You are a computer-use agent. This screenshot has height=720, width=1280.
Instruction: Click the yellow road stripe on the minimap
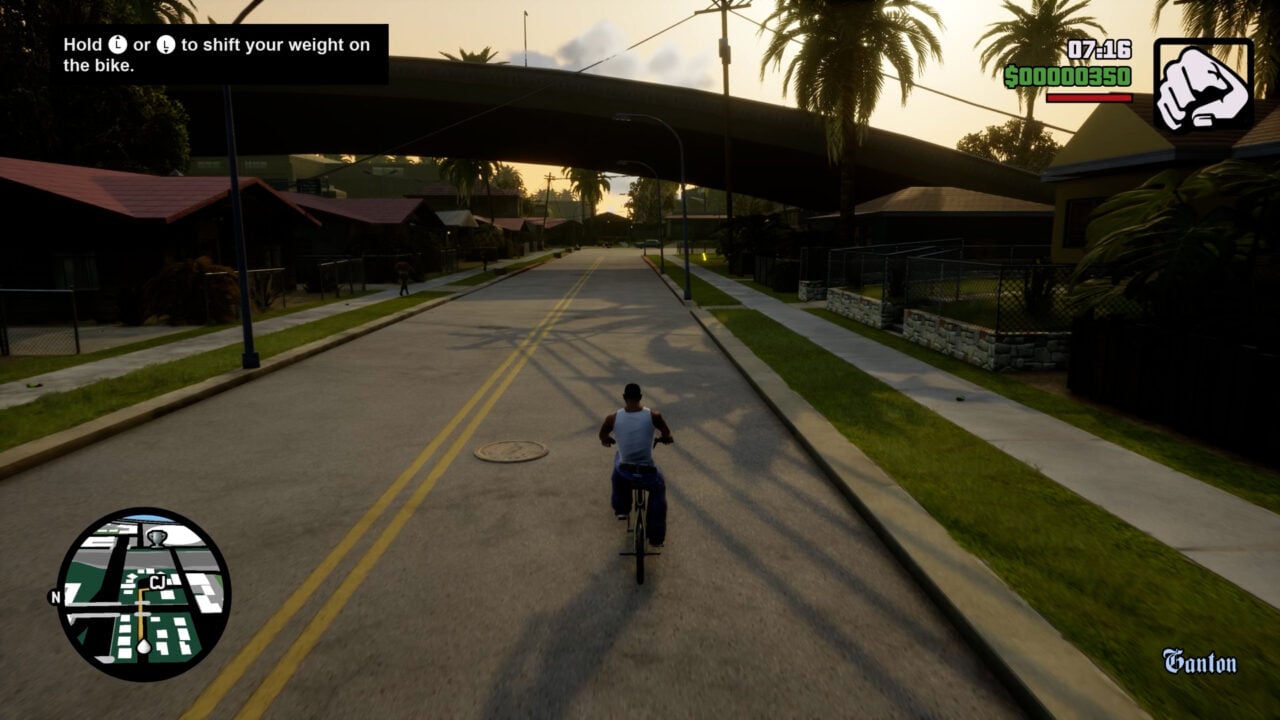140,618
